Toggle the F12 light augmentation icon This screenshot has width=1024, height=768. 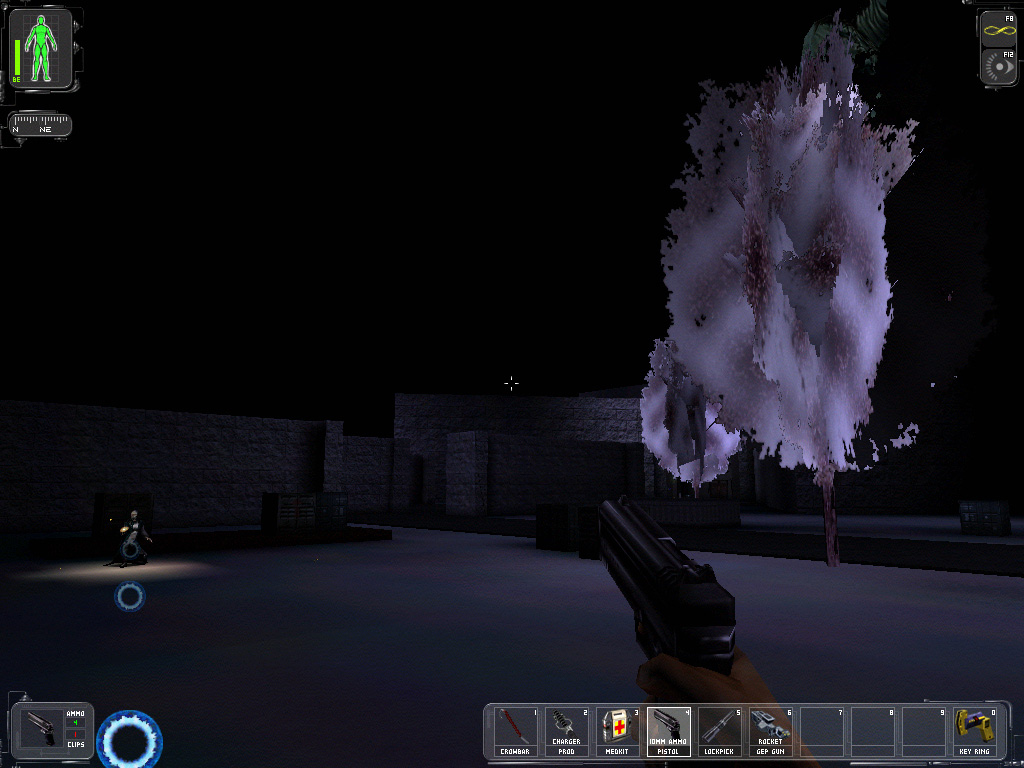pos(997,66)
